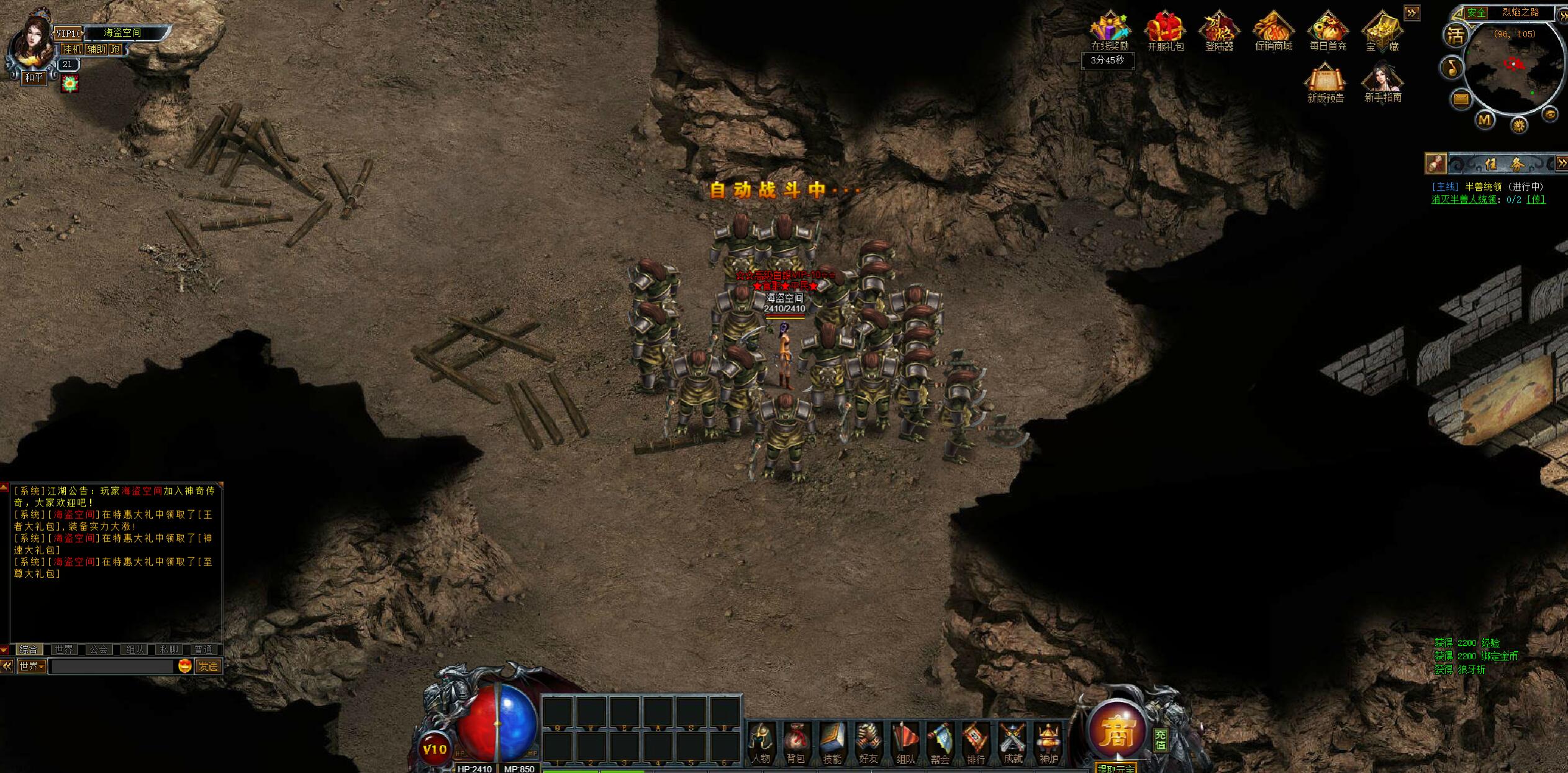
Task: Open the 人物 character panel
Action: [x=761, y=743]
